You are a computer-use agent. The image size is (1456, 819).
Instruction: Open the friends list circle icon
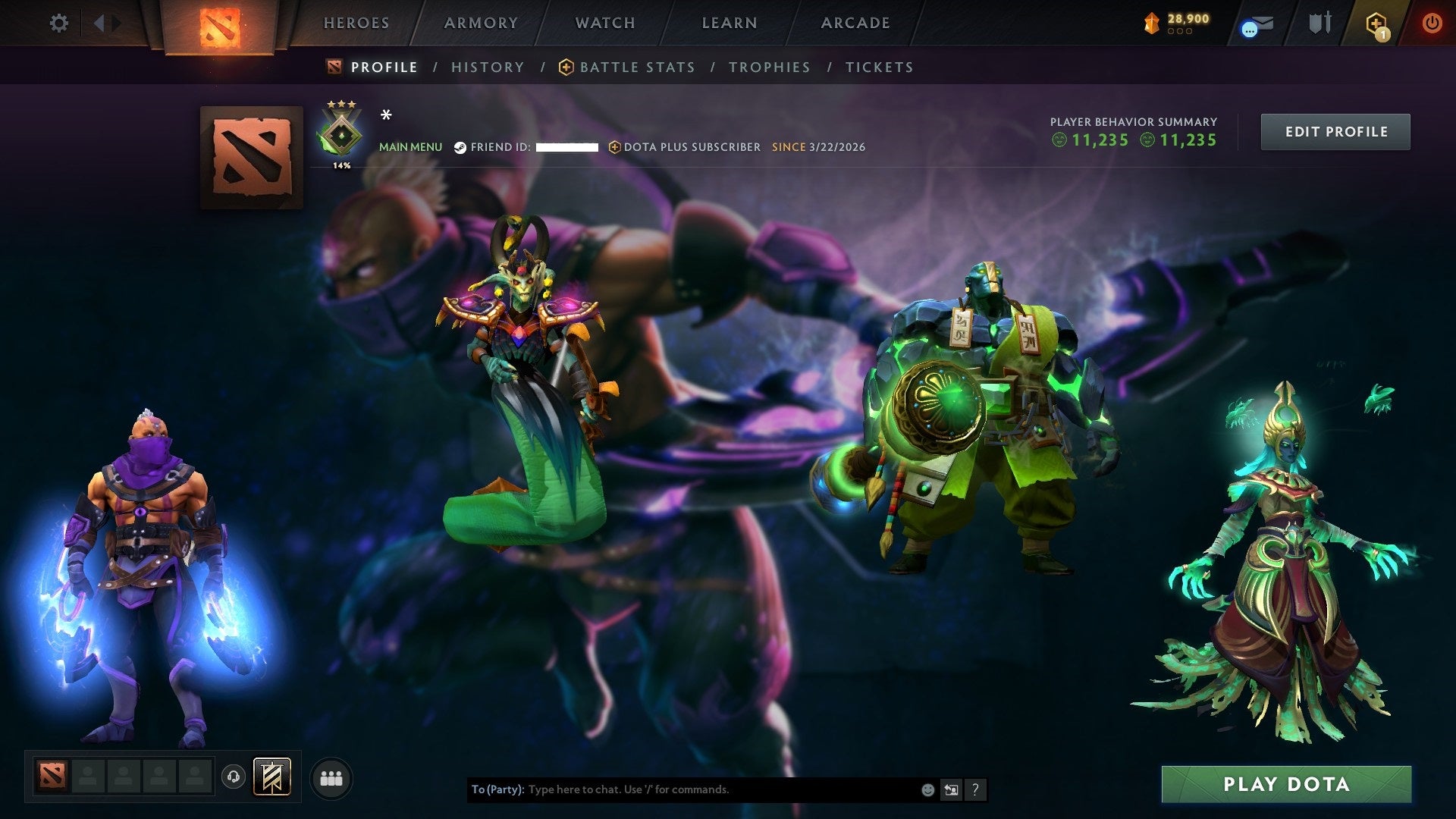(331, 777)
